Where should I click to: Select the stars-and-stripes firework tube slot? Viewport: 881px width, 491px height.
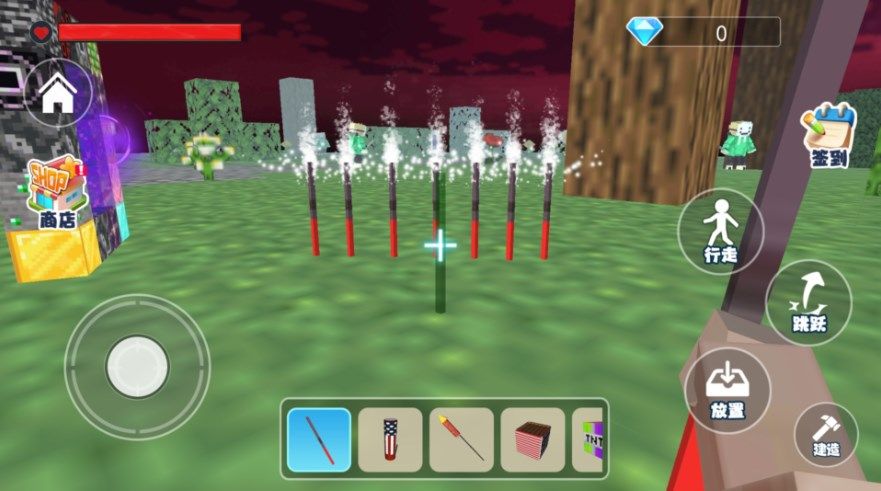(x=390, y=439)
